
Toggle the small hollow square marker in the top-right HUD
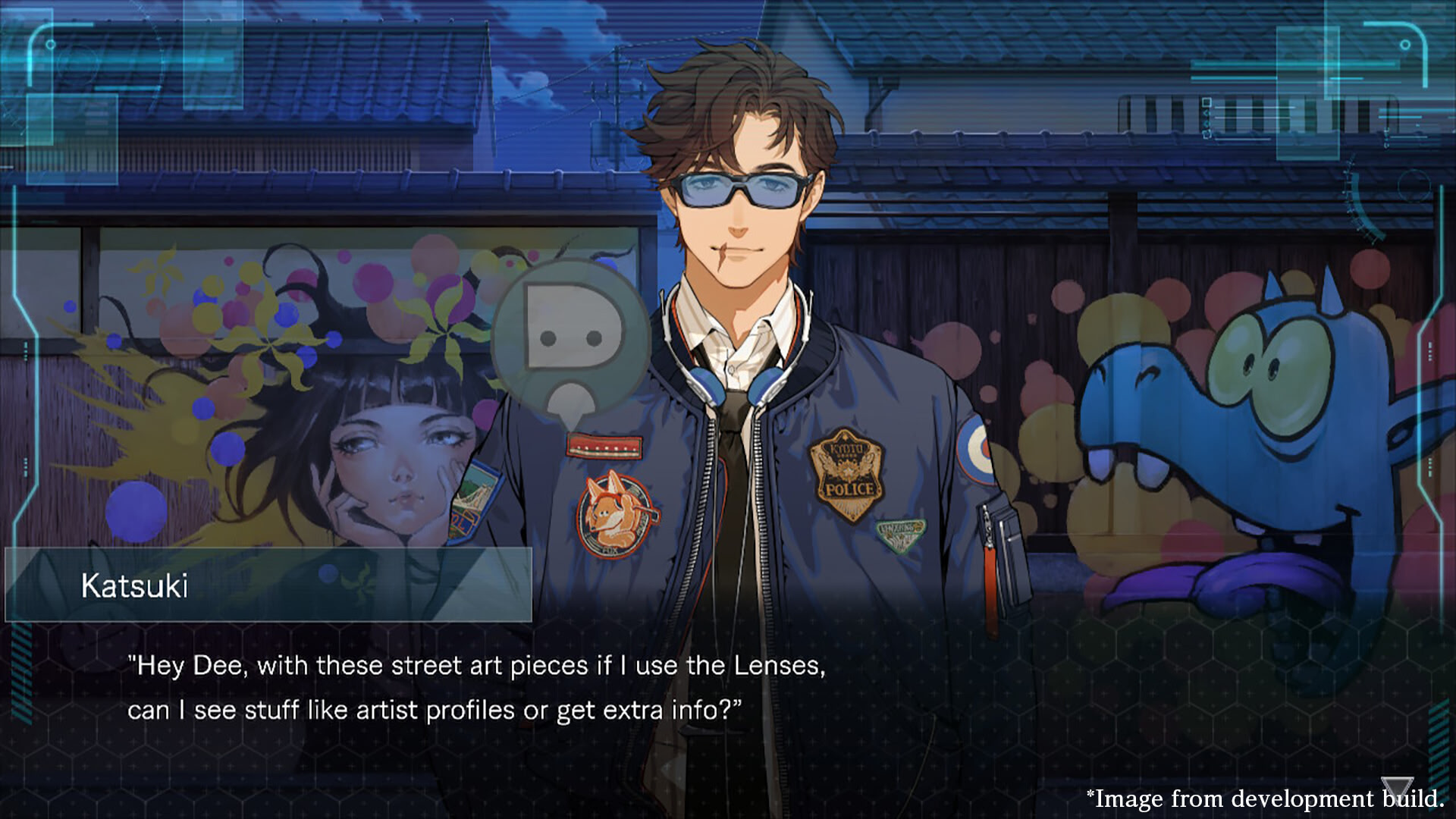tap(1207, 102)
